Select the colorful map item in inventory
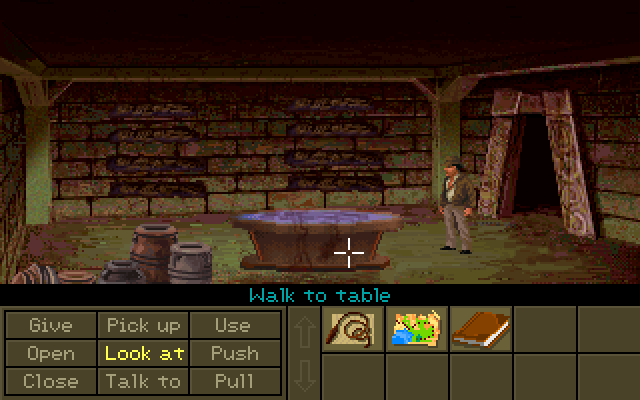Screen dimensions: 640x400 (416, 329)
